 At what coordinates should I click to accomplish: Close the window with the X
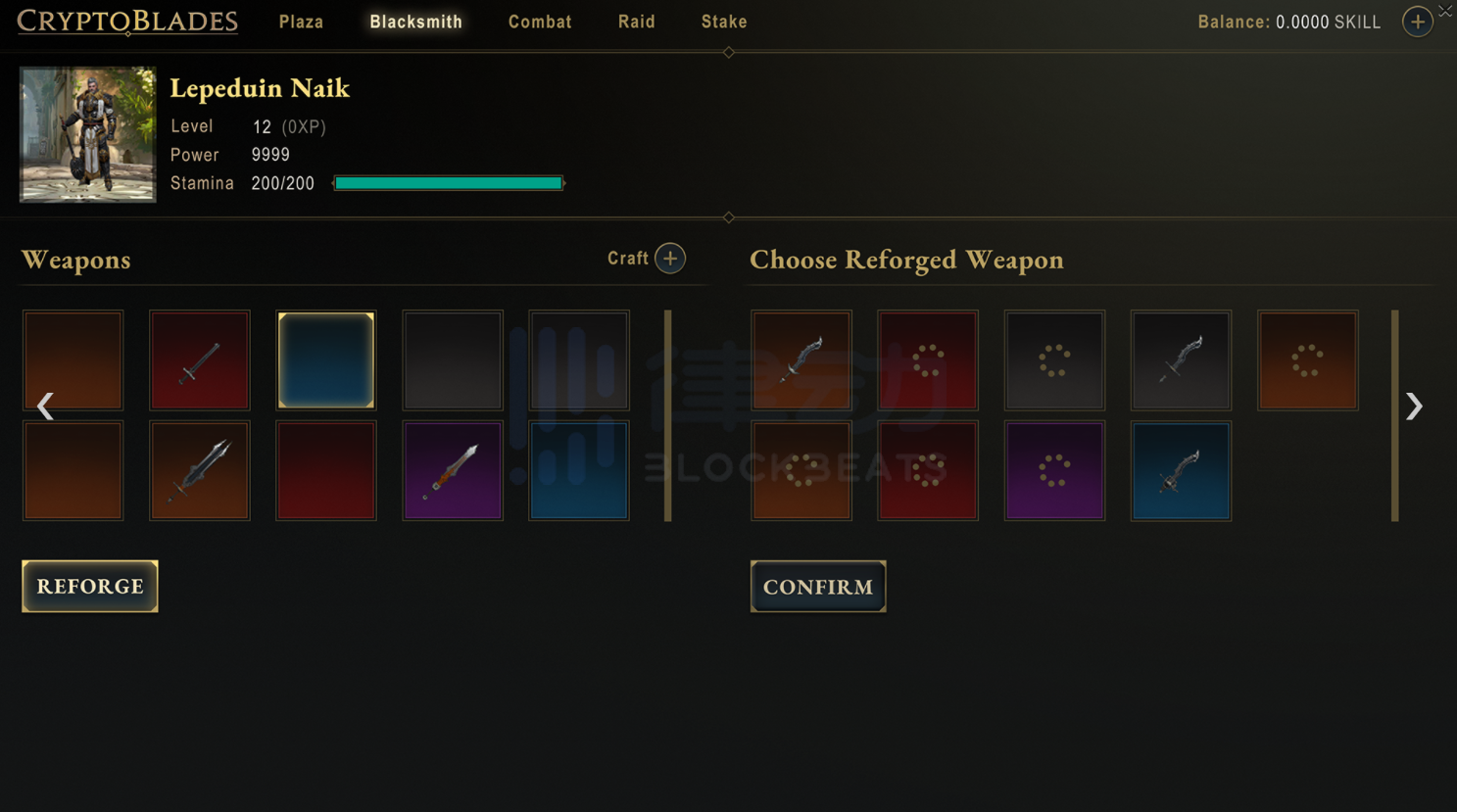tap(1445, 11)
